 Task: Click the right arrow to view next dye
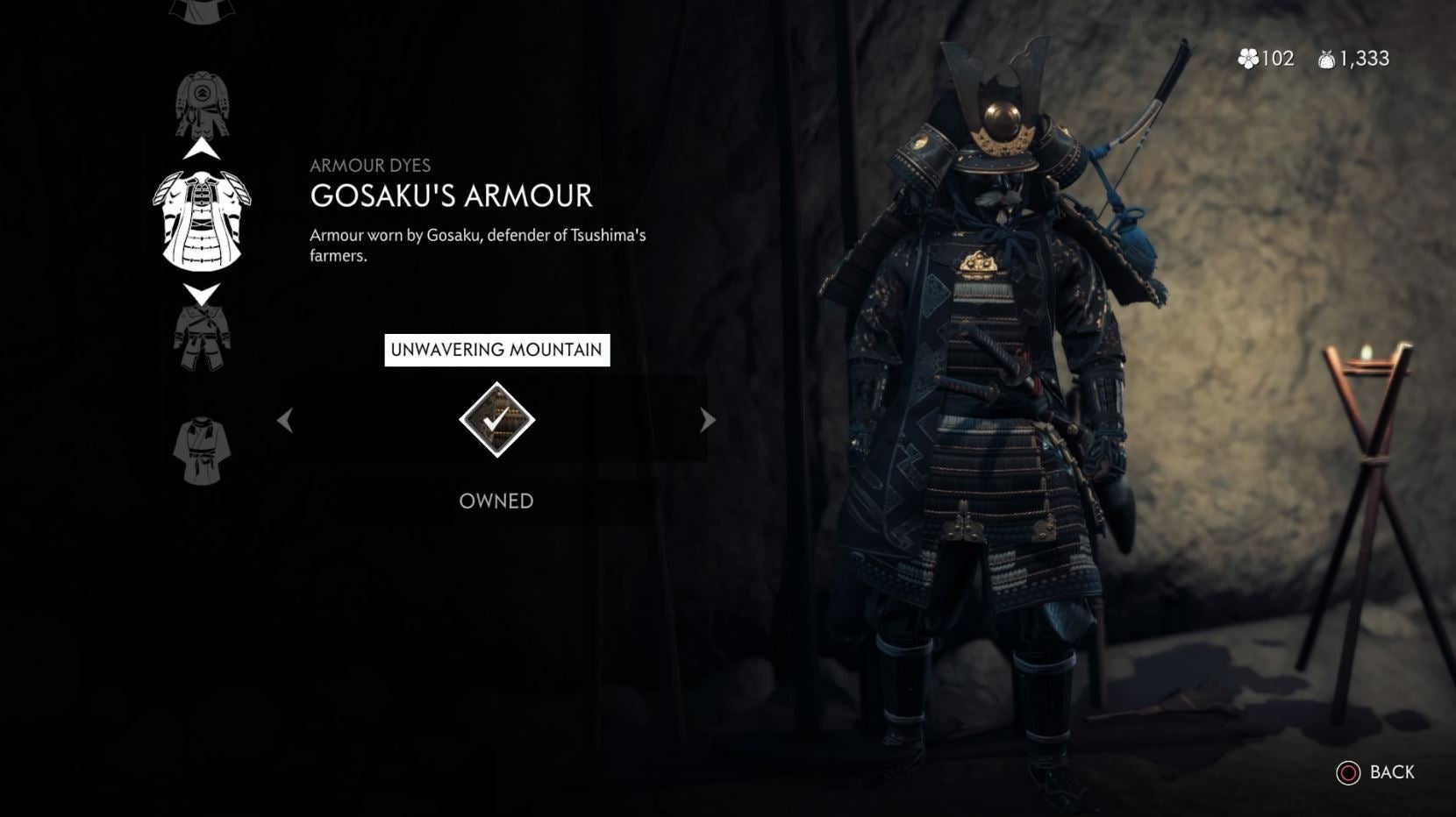tap(707, 420)
